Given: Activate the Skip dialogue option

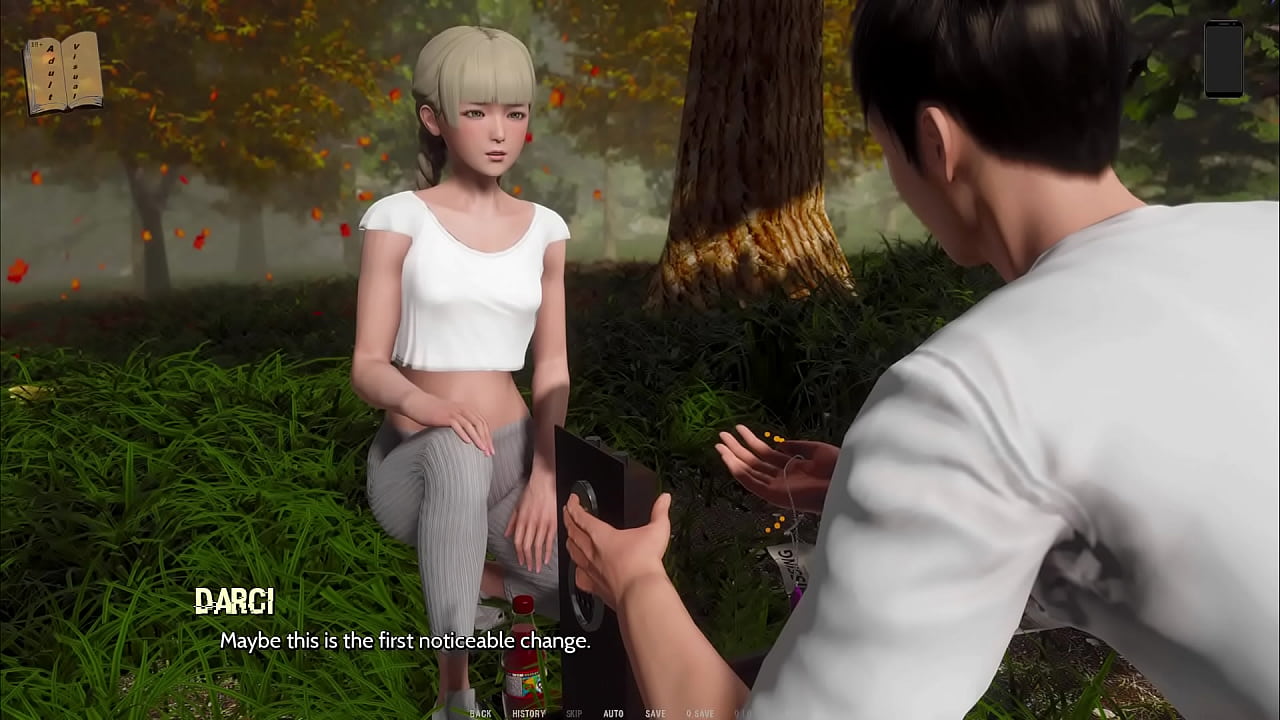Looking at the screenshot, I should tap(574, 713).
